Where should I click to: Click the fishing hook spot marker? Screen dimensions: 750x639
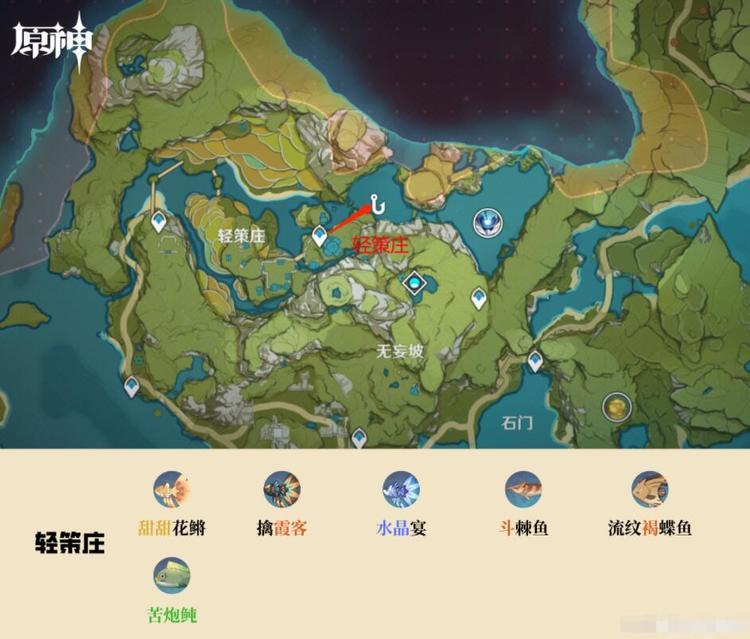(378, 204)
